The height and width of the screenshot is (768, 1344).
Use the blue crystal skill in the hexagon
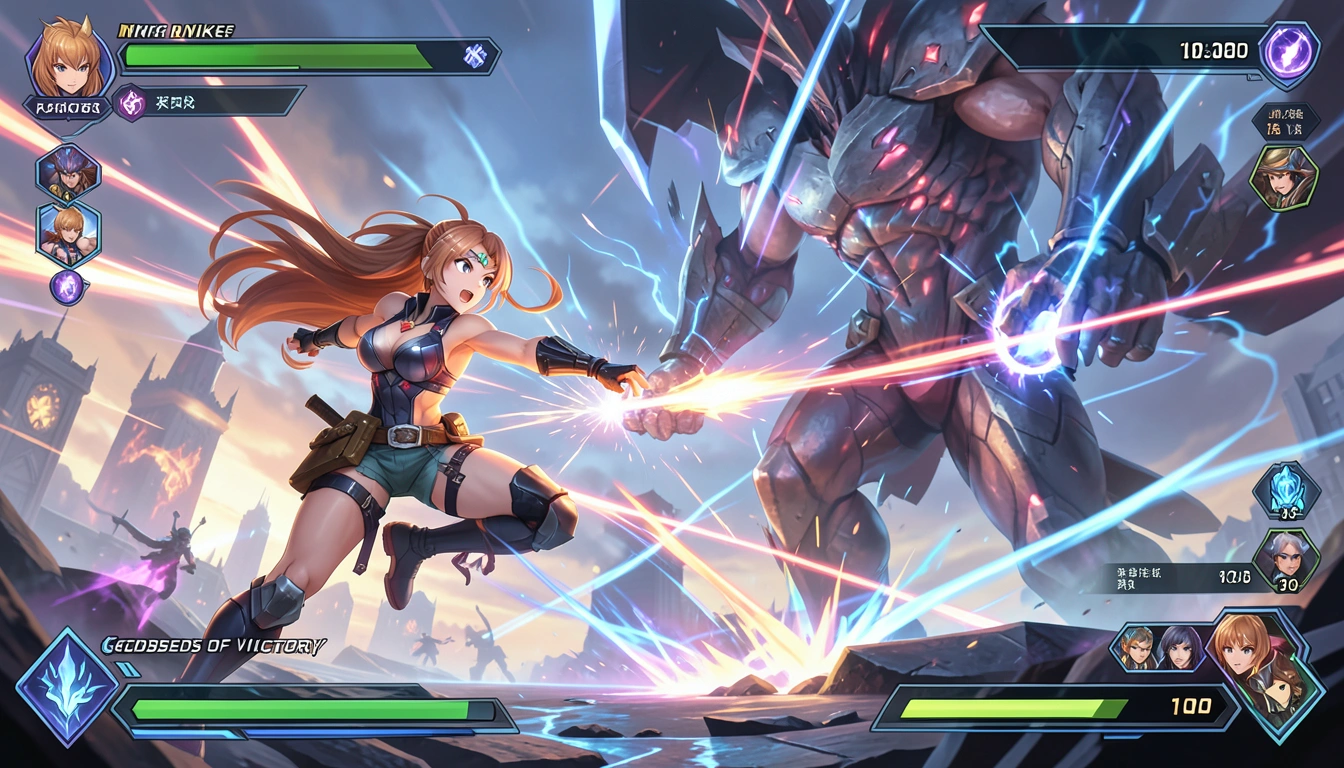click(1286, 490)
